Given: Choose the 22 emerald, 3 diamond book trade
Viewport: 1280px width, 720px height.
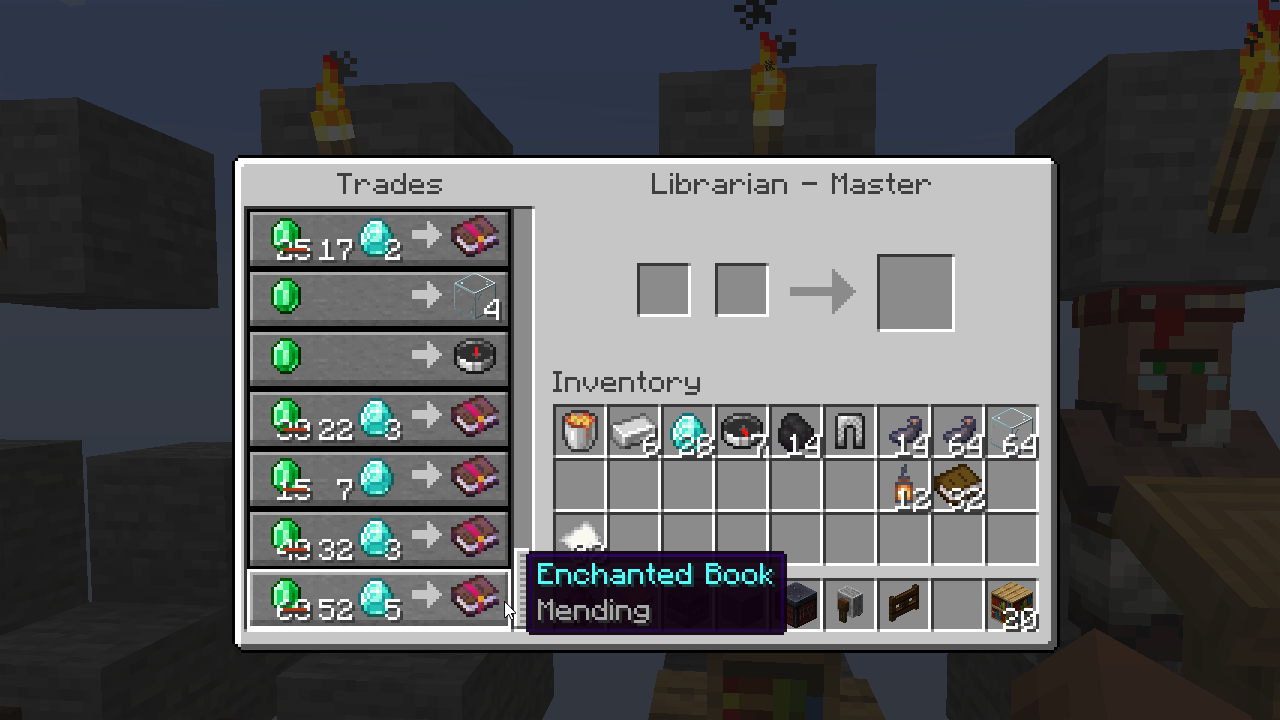Looking at the screenshot, I should [x=378, y=418].
